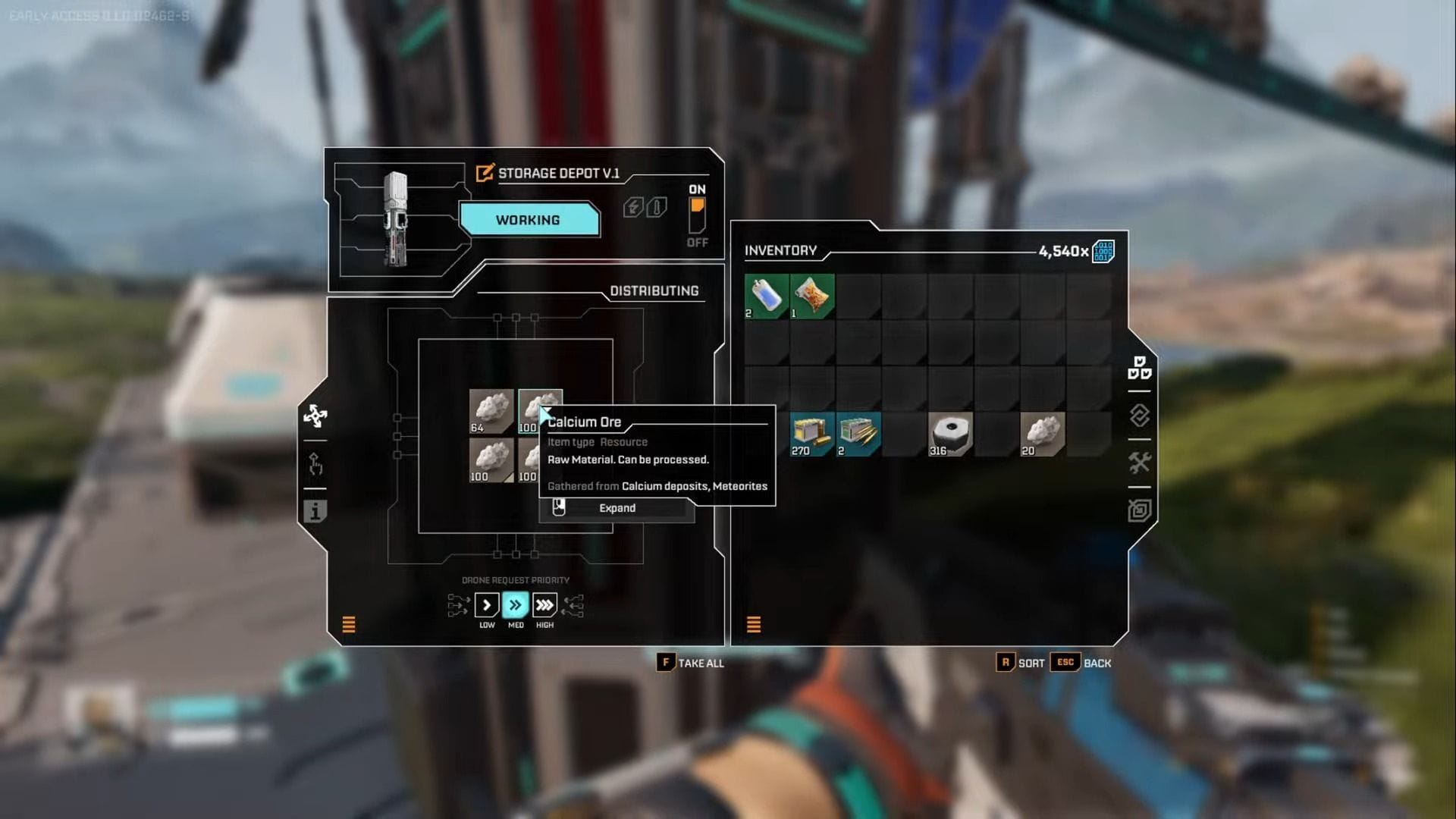The image size is (1456, 819).
Task: Click the INVENTORY header label
Action: (x=780, y=250)
